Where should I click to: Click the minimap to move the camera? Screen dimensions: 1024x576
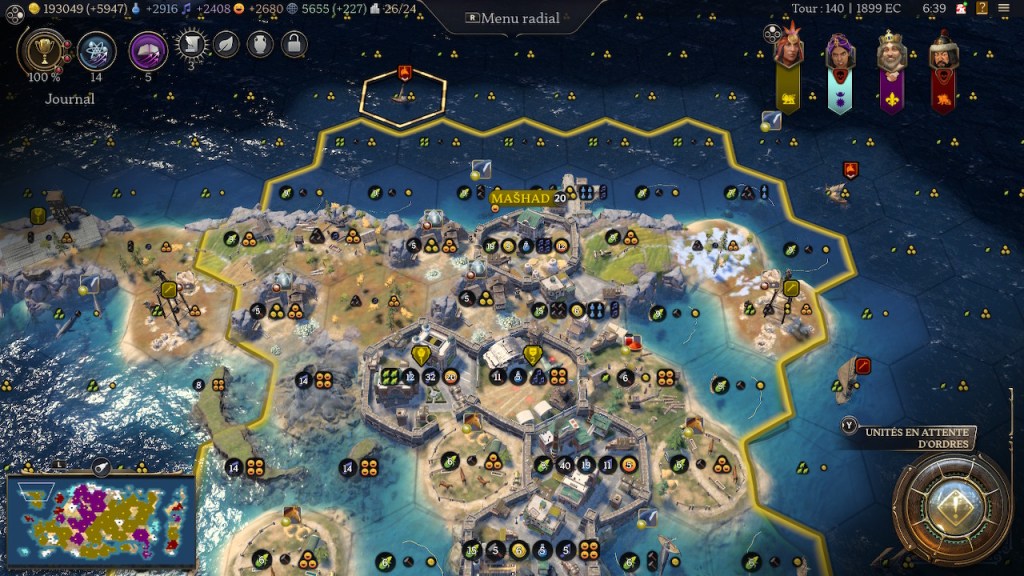pyautogui.click(x=100, y=522)
